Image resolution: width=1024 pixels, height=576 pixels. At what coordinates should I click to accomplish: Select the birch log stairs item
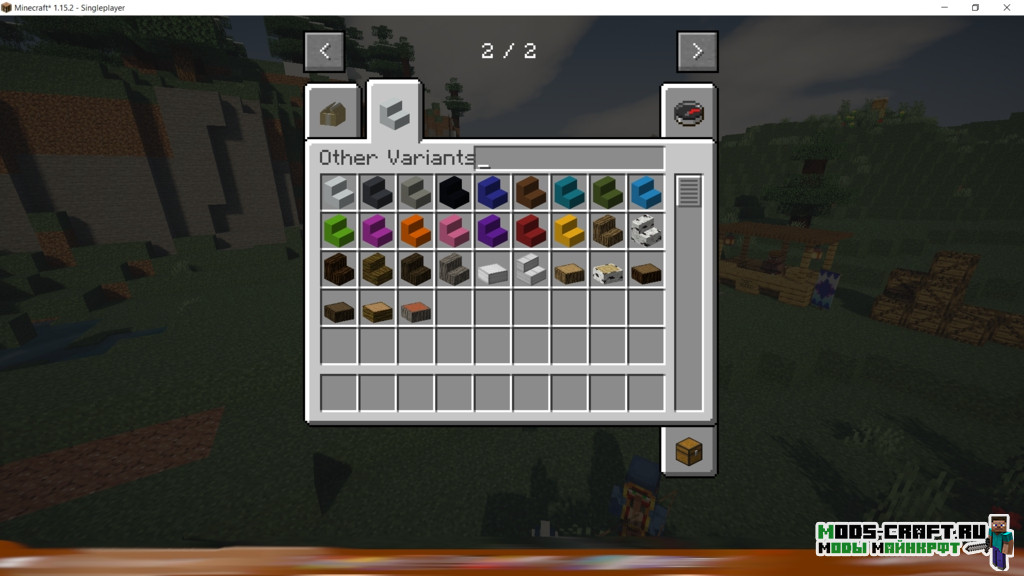click(646, 231)
